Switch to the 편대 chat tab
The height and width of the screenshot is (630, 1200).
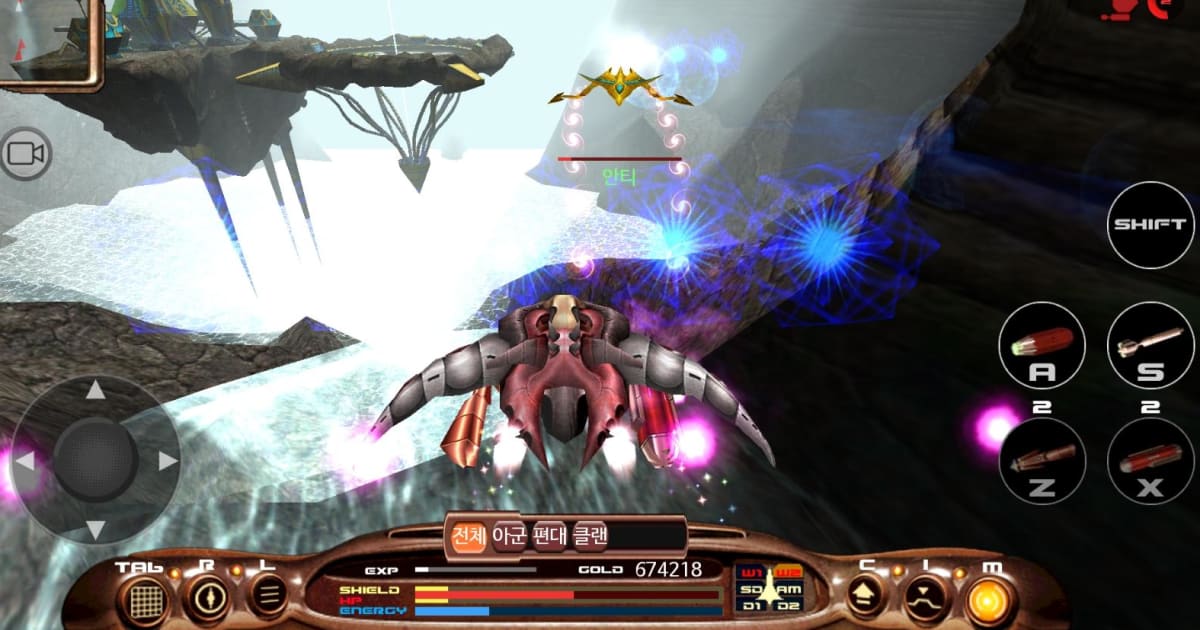pos(549,536)
